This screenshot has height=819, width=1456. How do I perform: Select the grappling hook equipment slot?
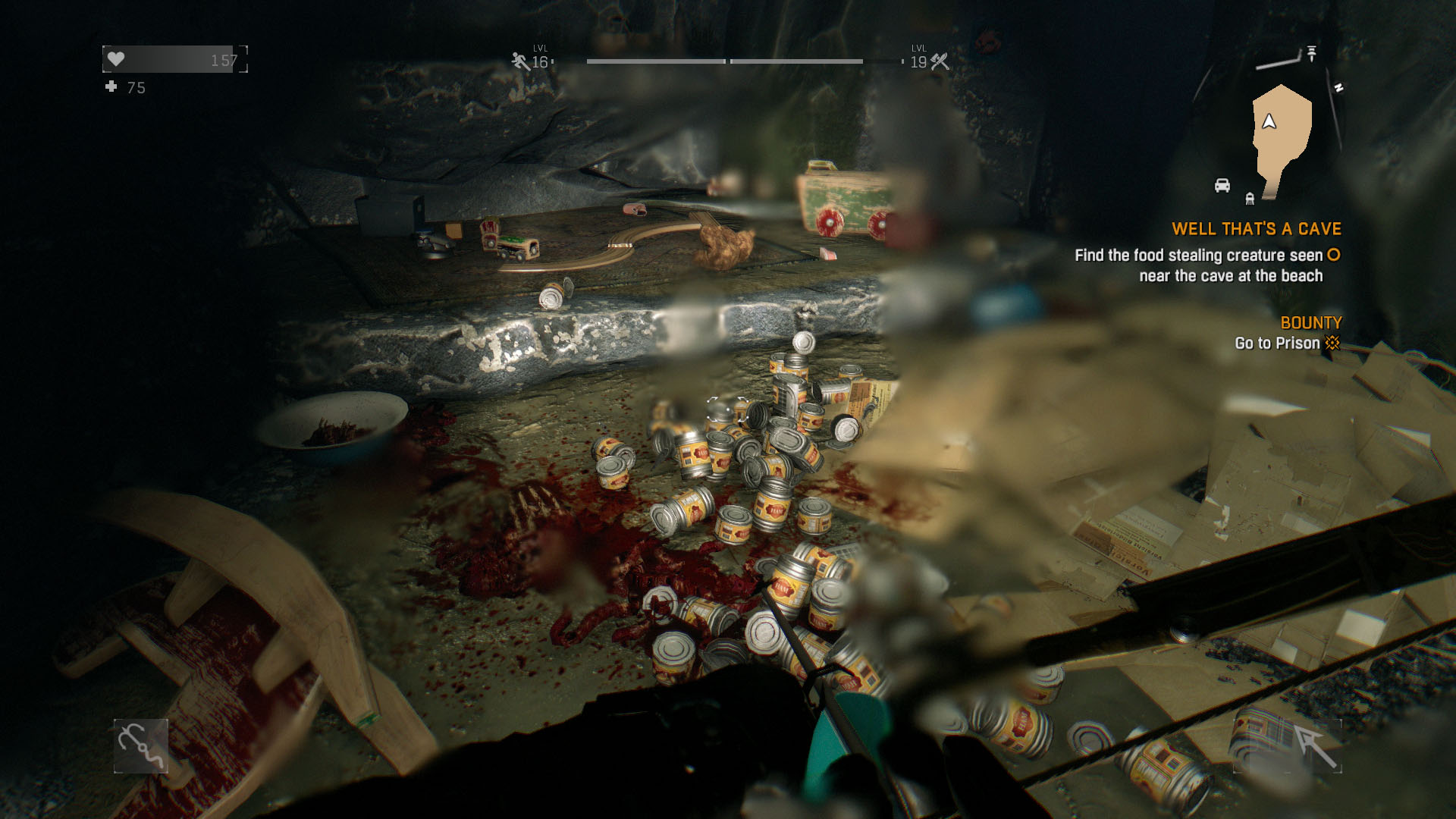pos(141,746)
